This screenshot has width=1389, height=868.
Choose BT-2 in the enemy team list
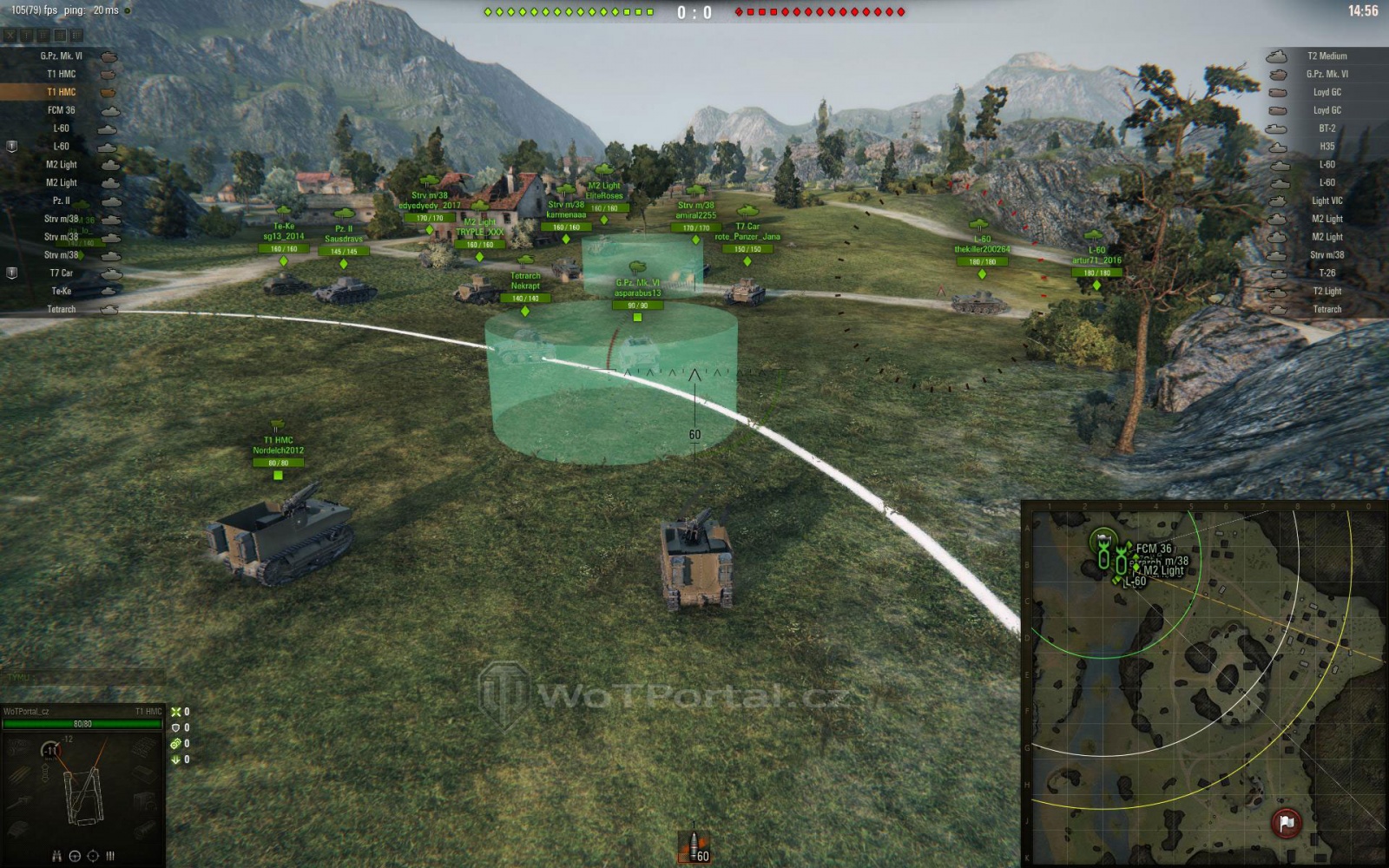(1326, 128)
